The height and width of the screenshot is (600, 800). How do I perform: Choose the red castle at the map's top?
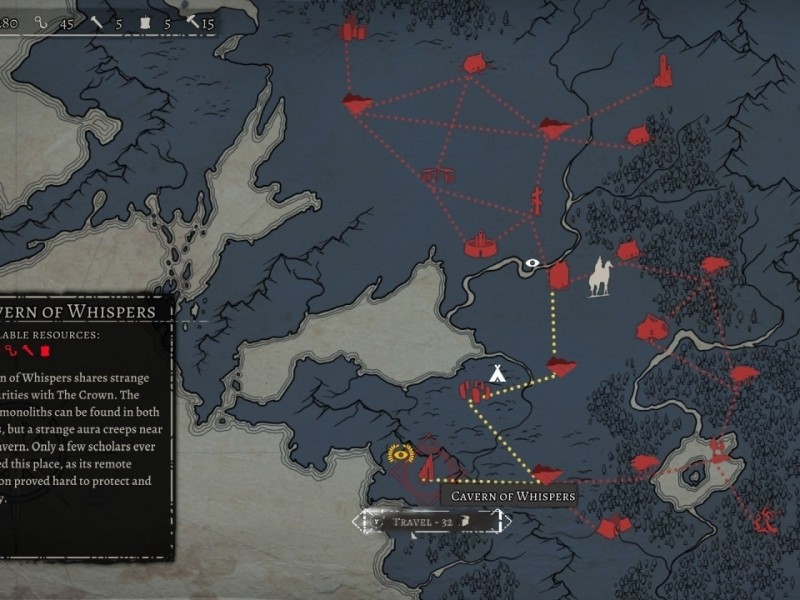[350, 30]
